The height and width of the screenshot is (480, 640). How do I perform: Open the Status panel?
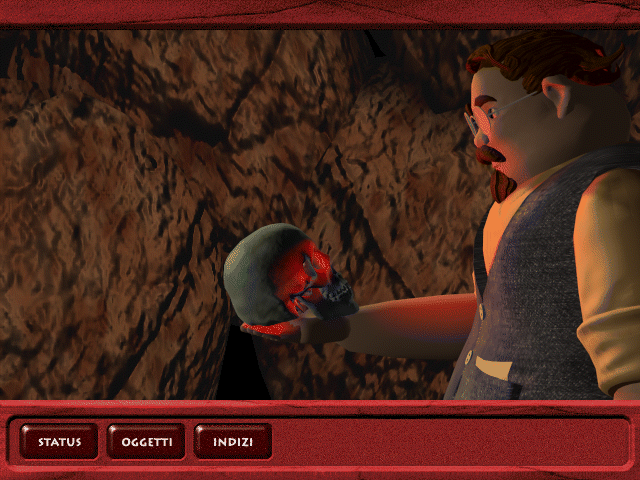[x=59, y=441]
